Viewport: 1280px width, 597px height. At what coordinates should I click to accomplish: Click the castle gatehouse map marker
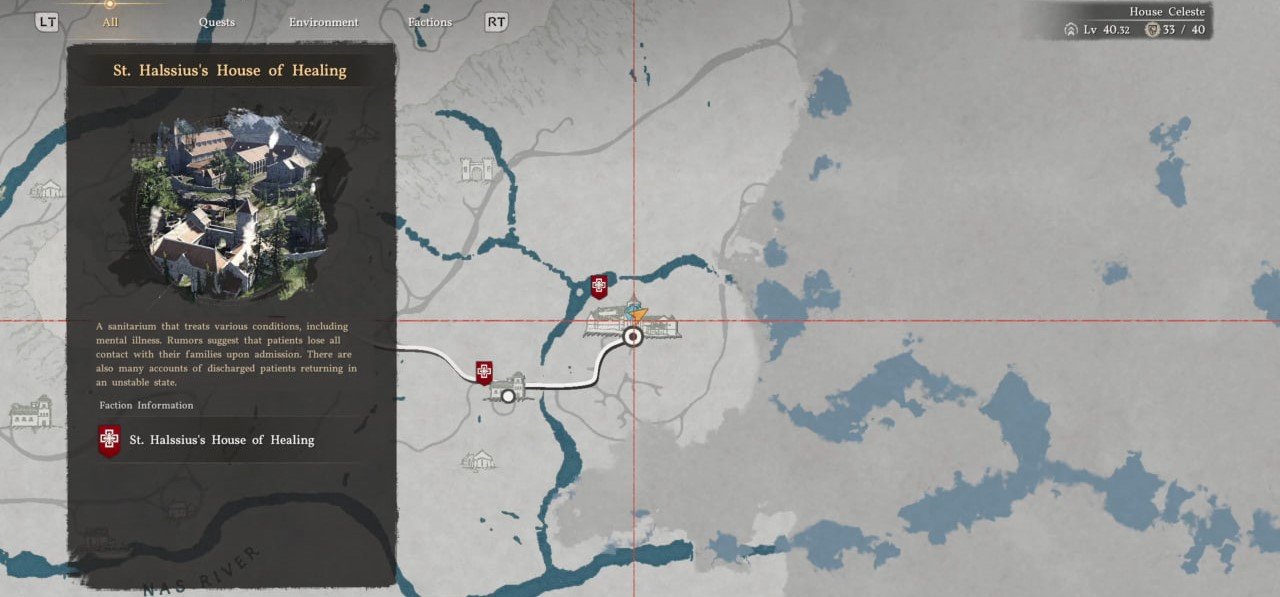point(477,170)
